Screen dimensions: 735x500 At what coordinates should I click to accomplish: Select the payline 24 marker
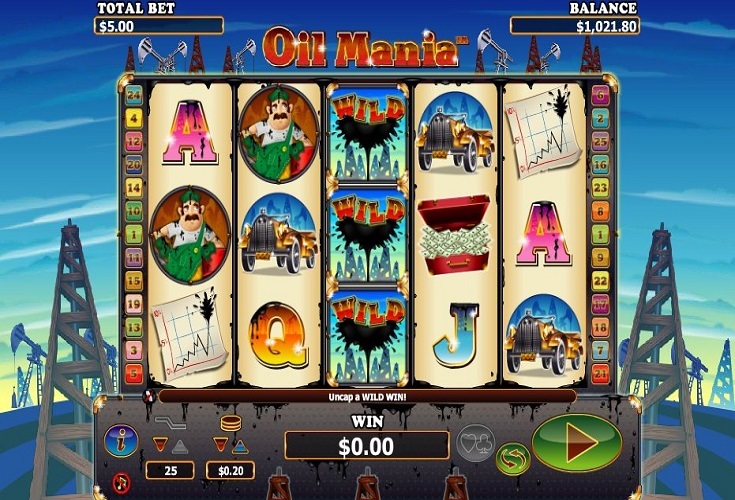coord(133,96)
